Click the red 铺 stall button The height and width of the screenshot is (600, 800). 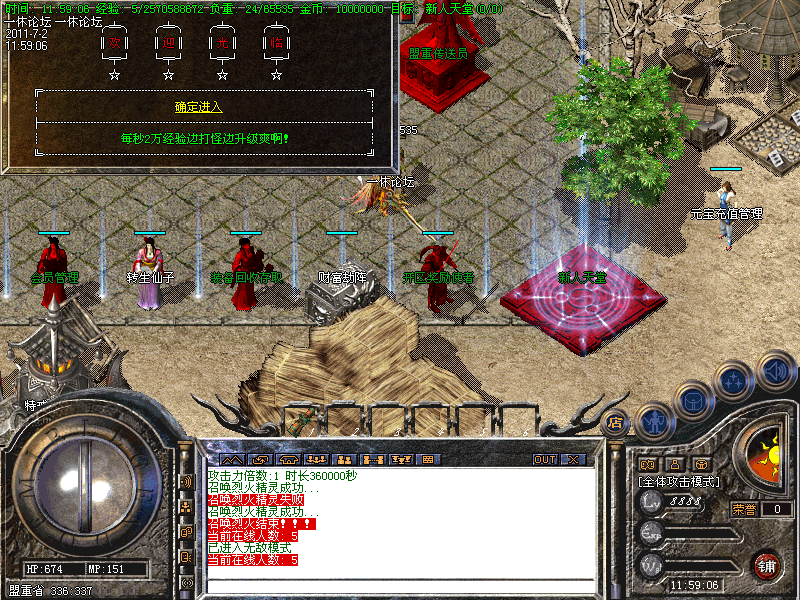pyautogui.click(x=766, y=565)
